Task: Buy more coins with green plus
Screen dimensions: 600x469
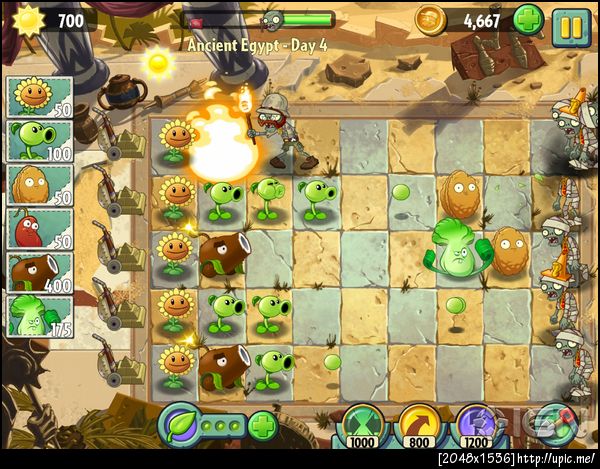Action: 528,19
